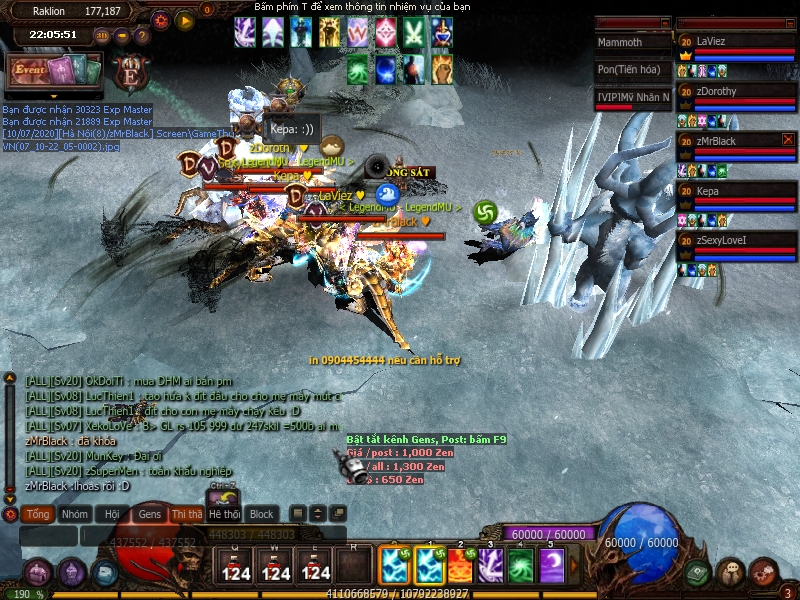Image resolution: width=800 pixels, height=600 pixels.
Task: Open the Event cards panel
Action: point(55,72)
